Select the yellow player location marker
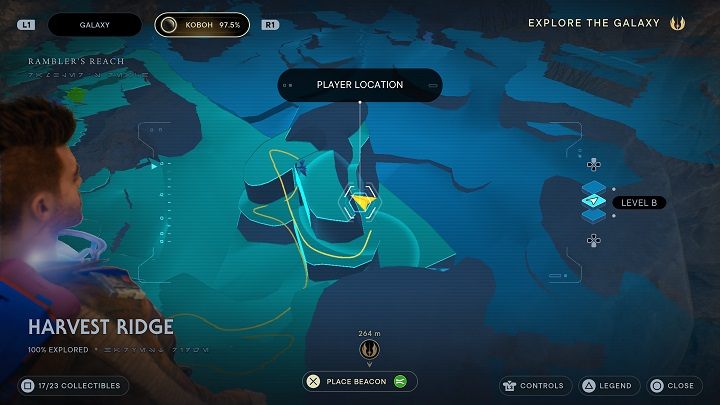720x405 pixels. tap(361, 201)
